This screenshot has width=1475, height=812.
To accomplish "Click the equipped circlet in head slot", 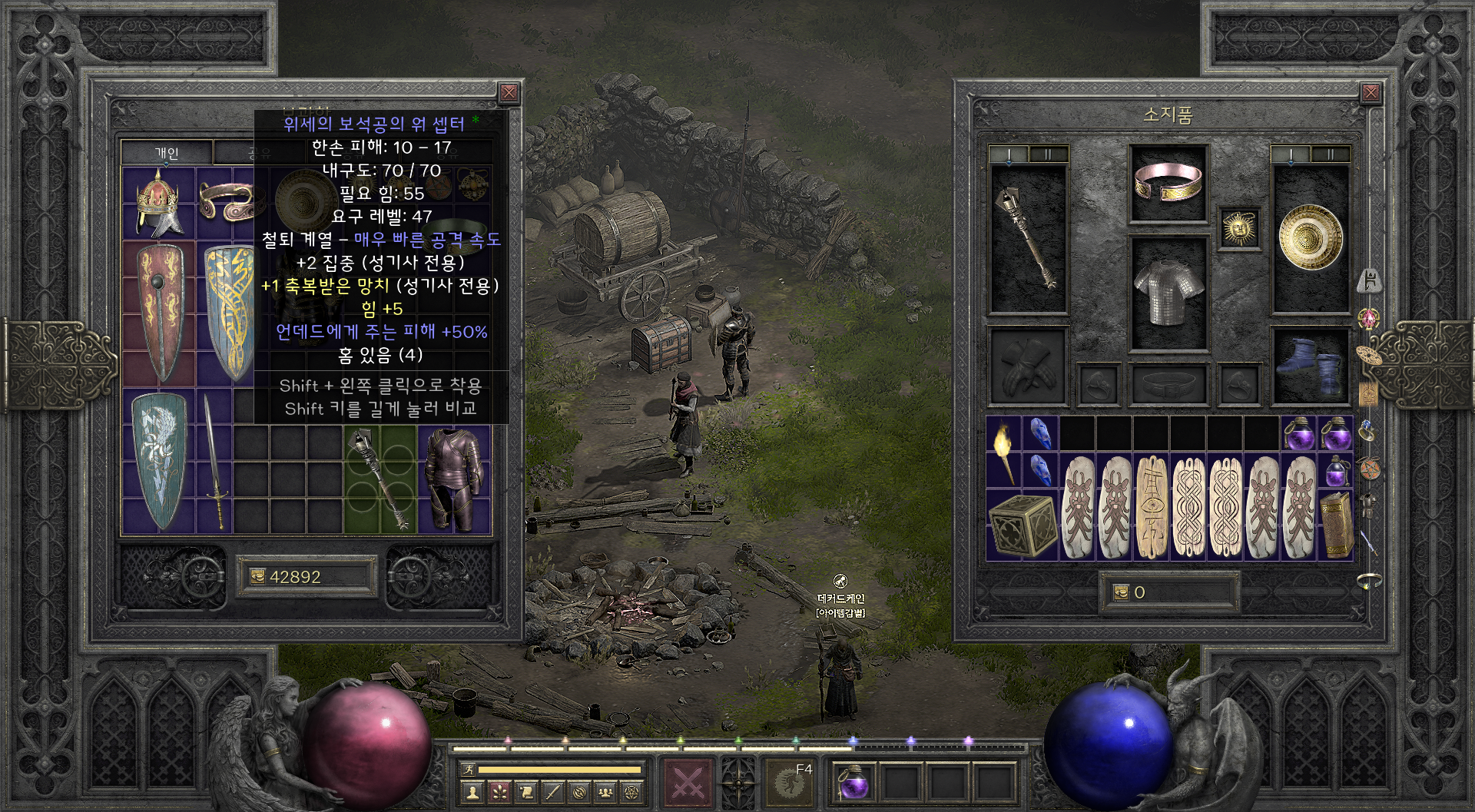I will pos(1168,182).
